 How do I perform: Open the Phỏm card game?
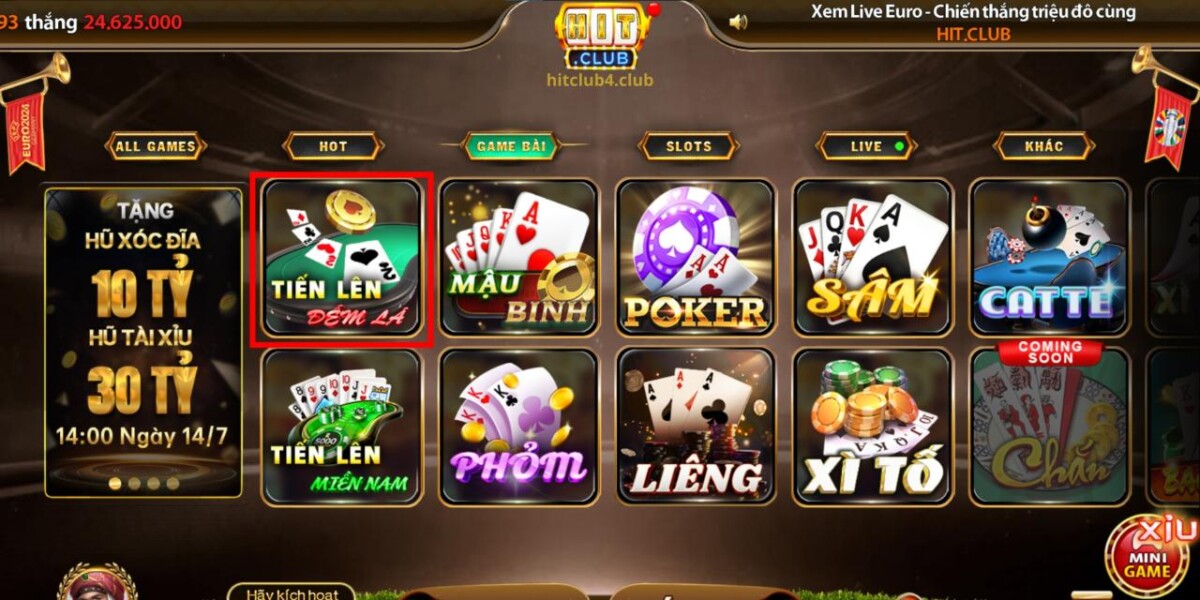pyautogui.click(x=519, y=427)
